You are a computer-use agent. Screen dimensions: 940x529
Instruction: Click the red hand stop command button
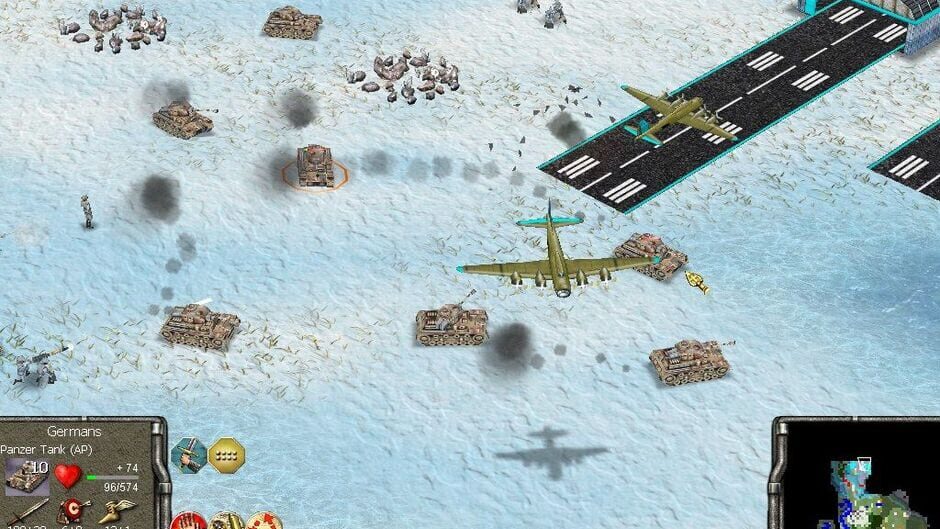187,521
